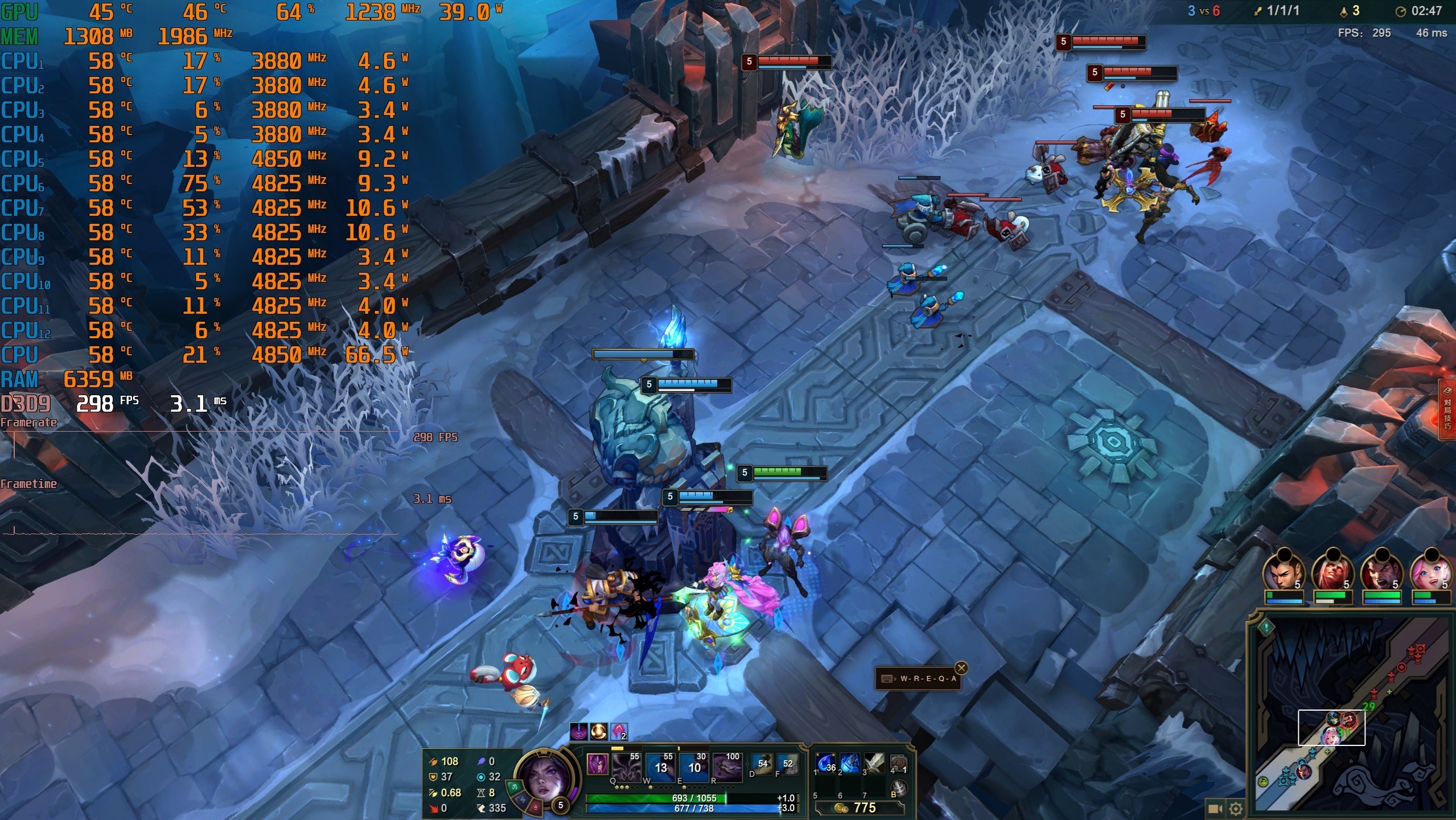1456x820 pixels.
Task: Open the red in-game tips side tab
Action: coord(1447,410)
